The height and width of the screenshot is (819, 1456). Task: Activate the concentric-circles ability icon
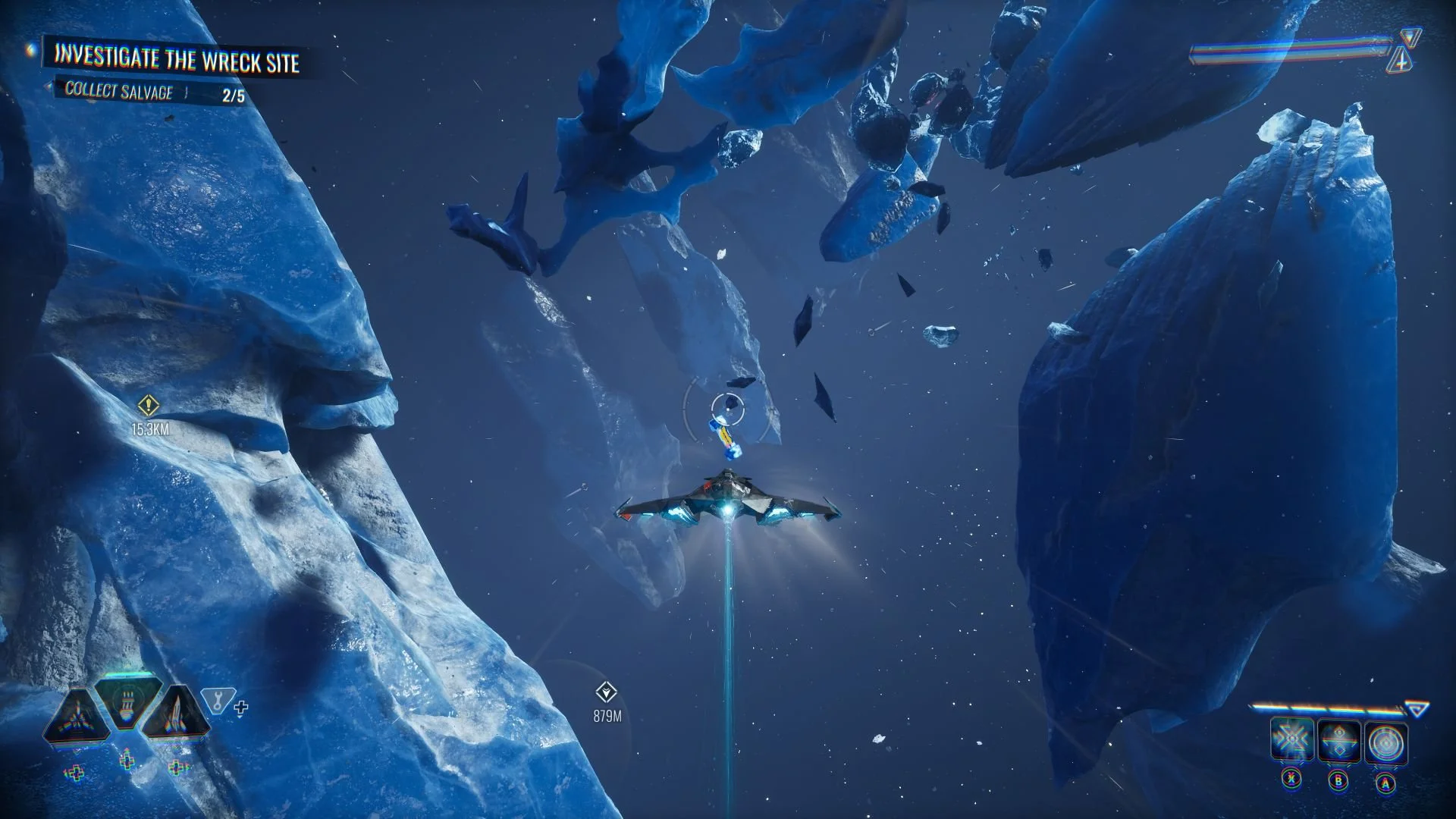(x=1386, y=742)
